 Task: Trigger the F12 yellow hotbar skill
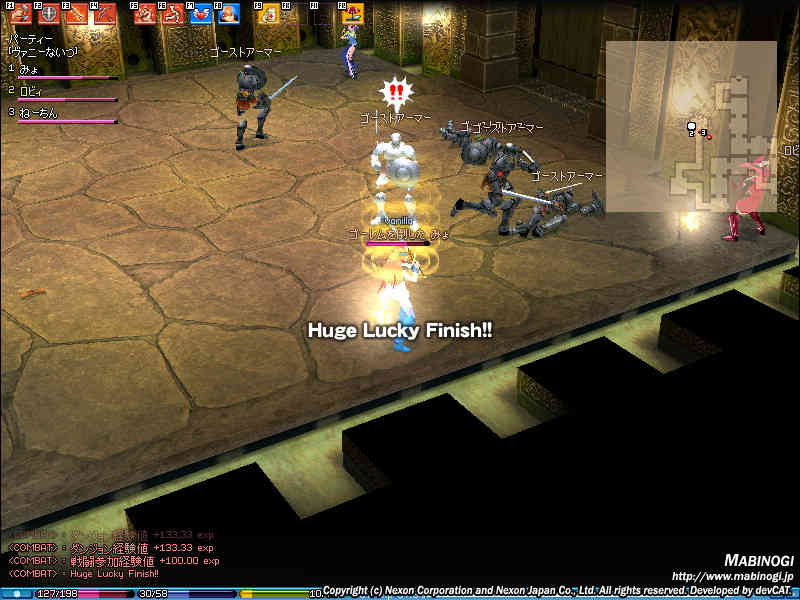tap(350, 14)
